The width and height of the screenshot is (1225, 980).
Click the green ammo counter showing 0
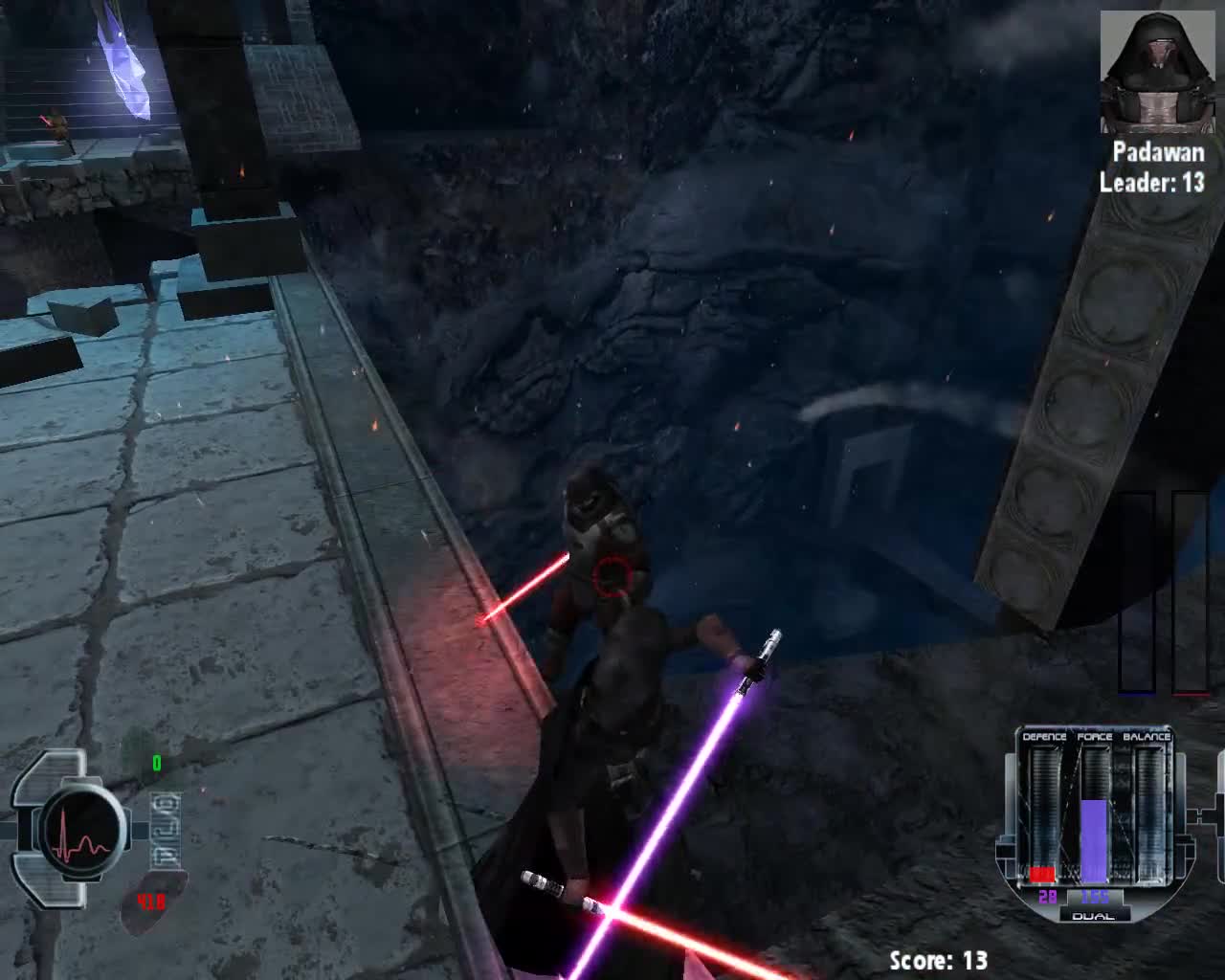tap(157, 762)
